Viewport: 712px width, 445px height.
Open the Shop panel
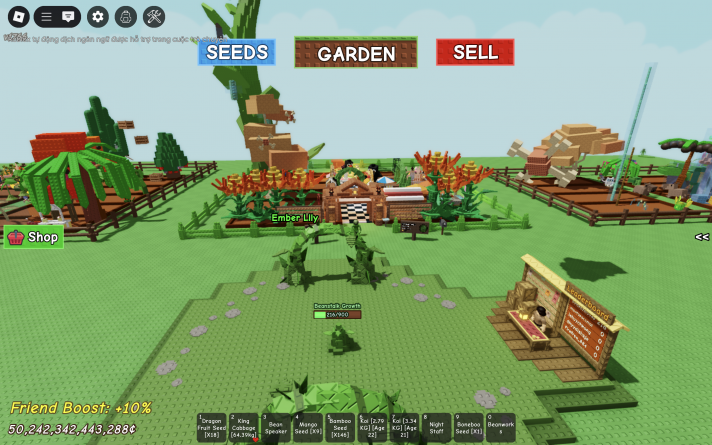pyautogui.click(x=33, y=237)
